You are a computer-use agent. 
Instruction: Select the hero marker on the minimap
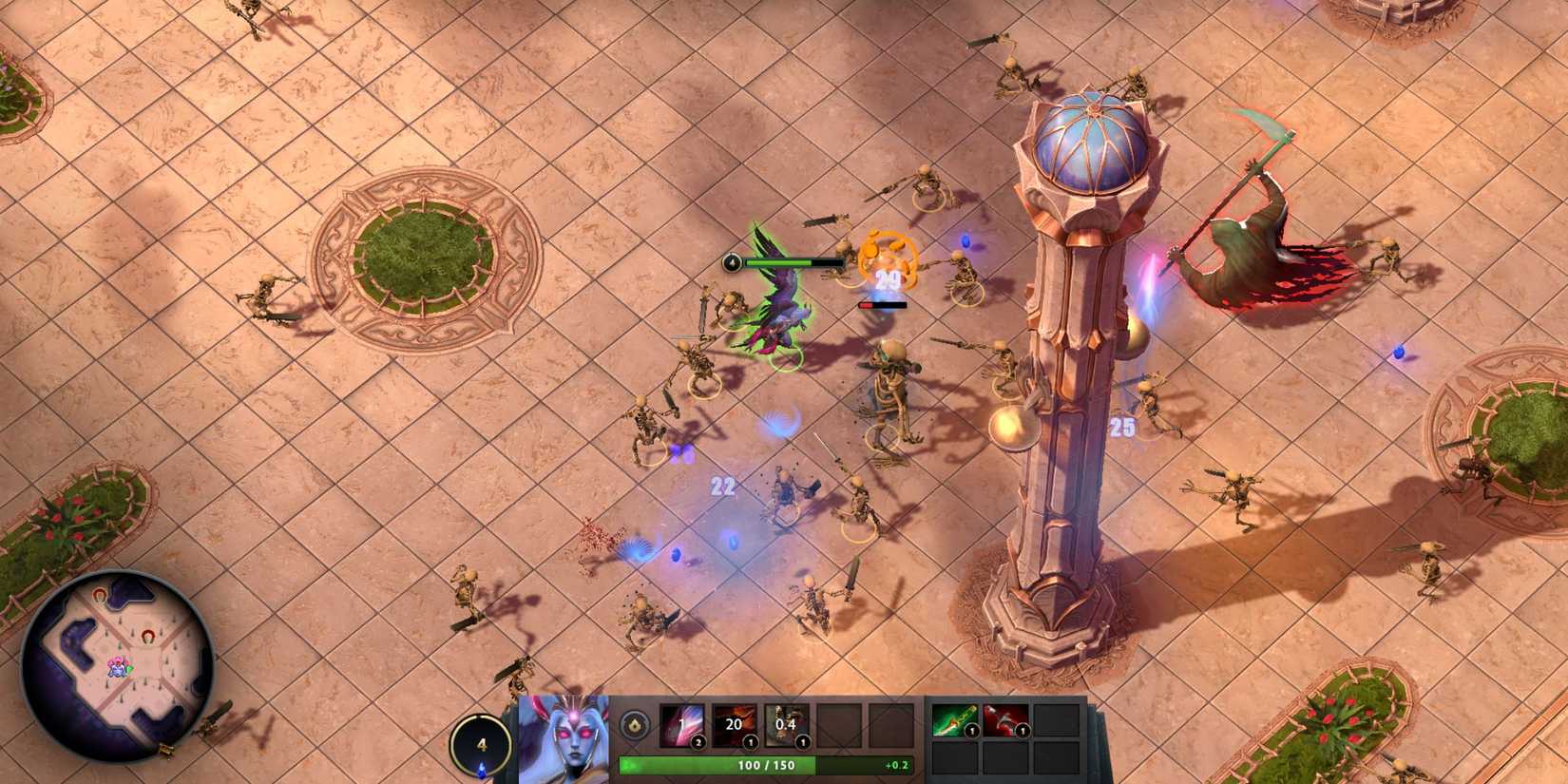click(x=118, y=667)
